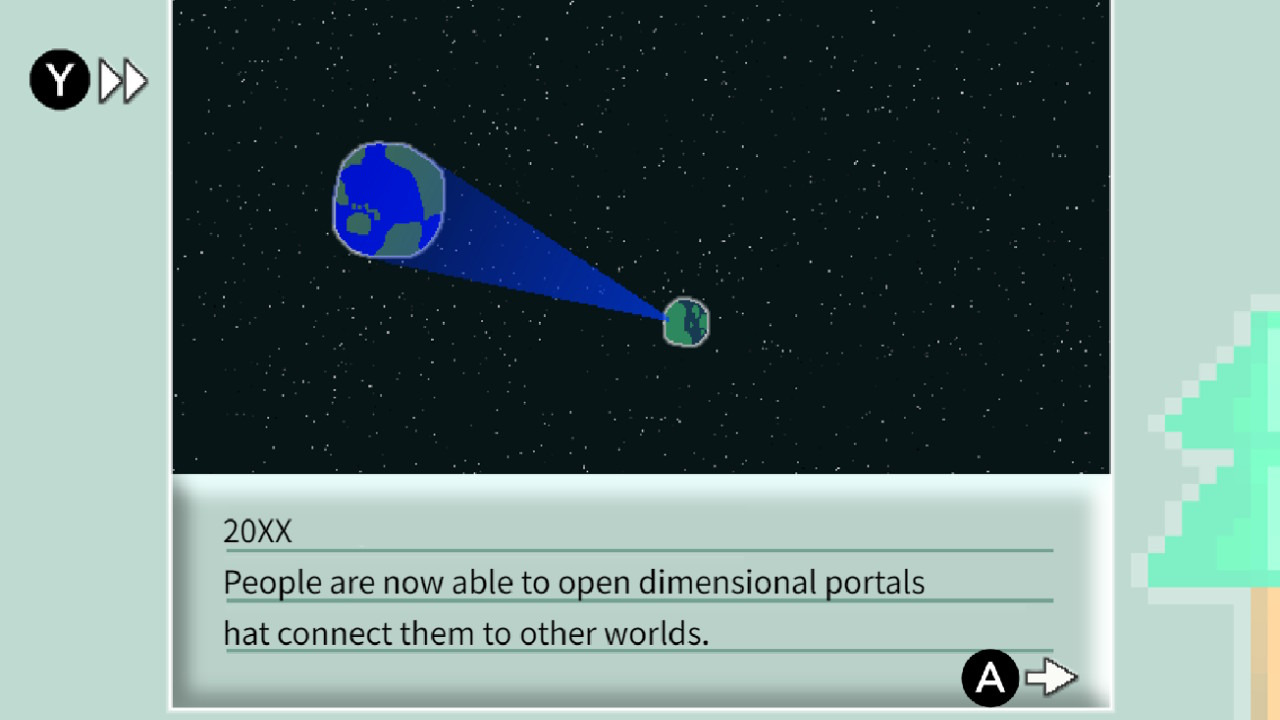Select the small green planet
Viewport: 1280px width, 720px height.
coord(686,321)
